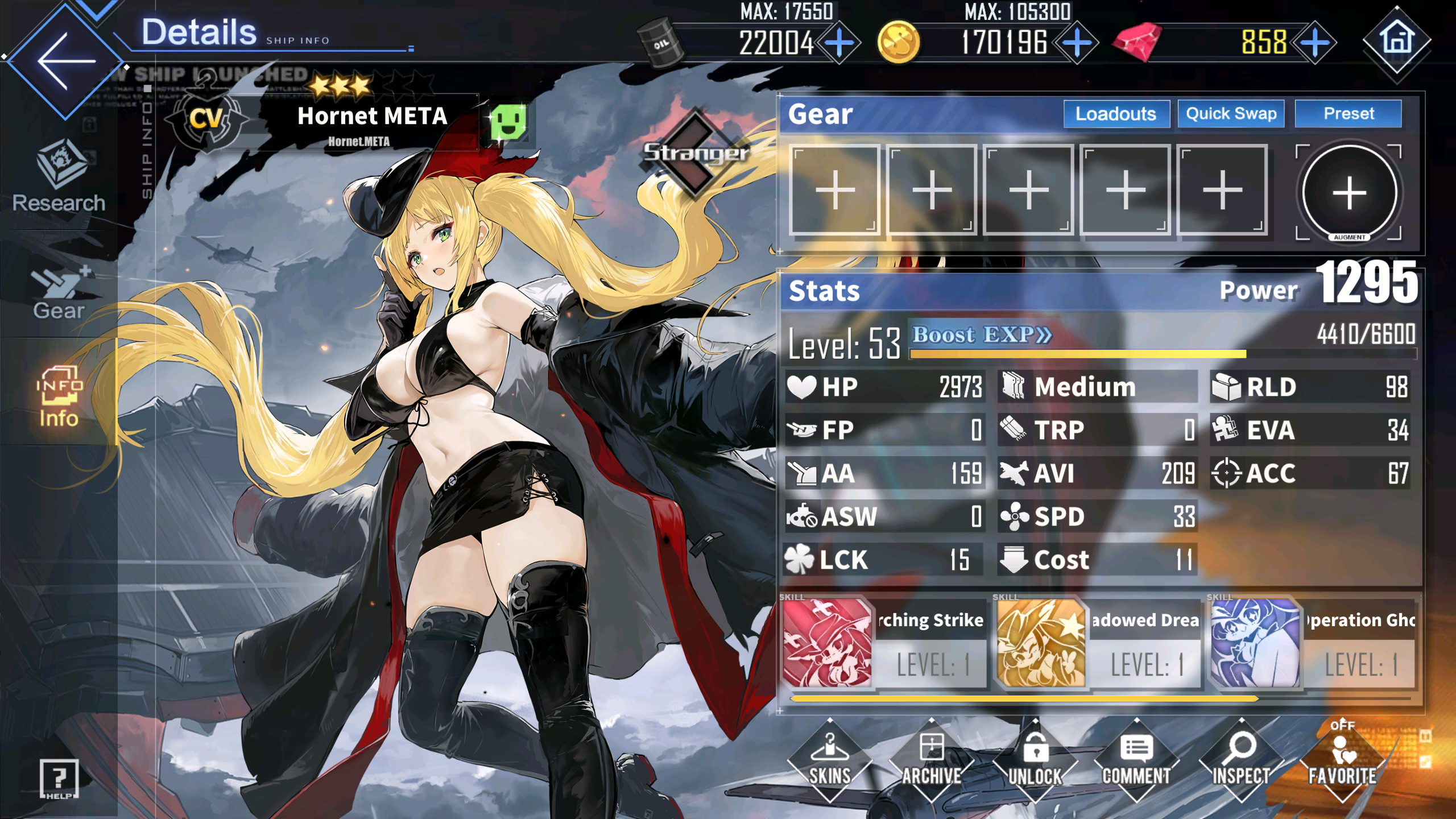The image size is (1456, 819).
Task: Go back using the arrow button
Action: pyautogui.click(x=65, y=60)
